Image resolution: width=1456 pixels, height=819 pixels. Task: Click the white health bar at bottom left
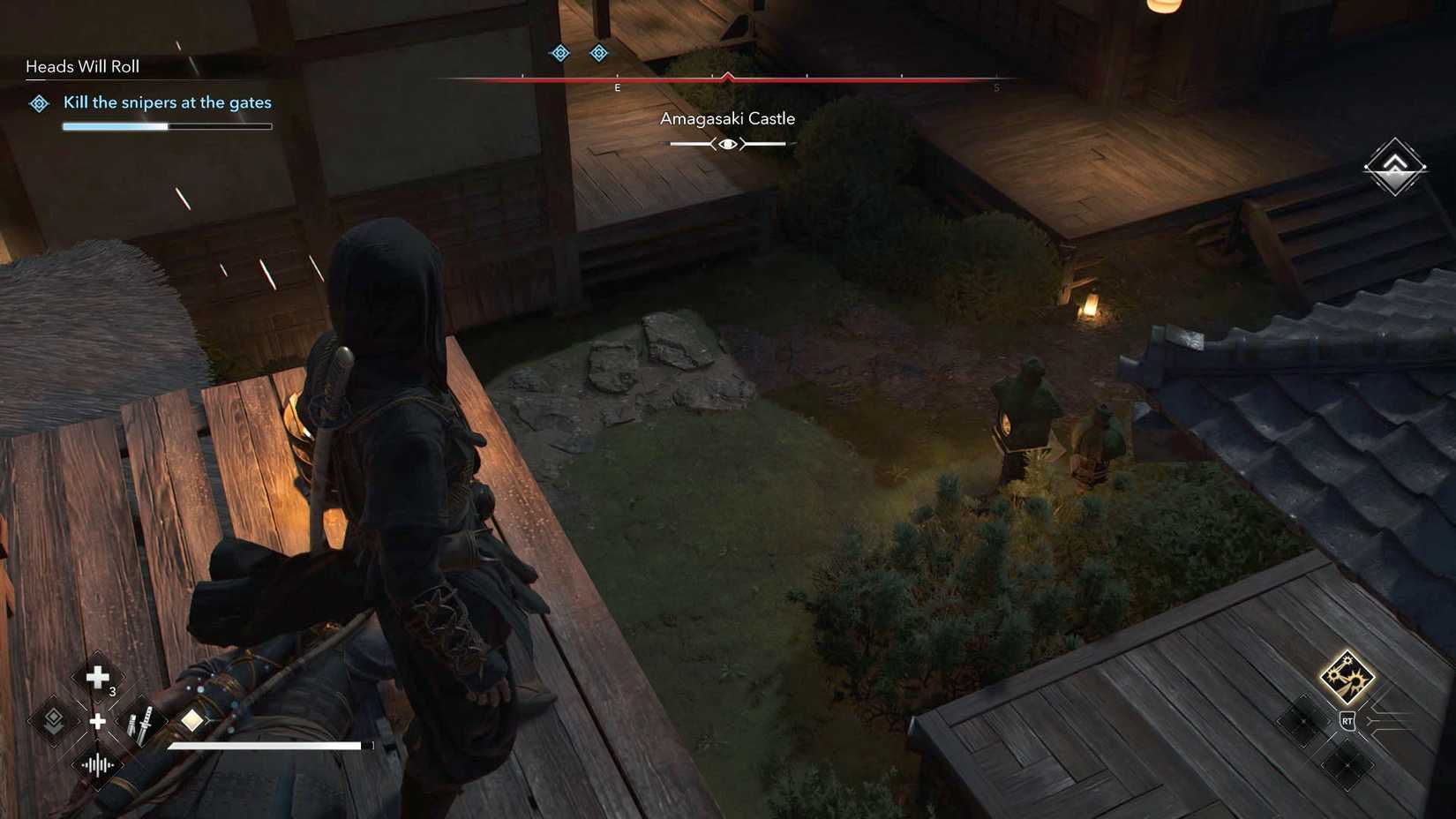[266, 746]
